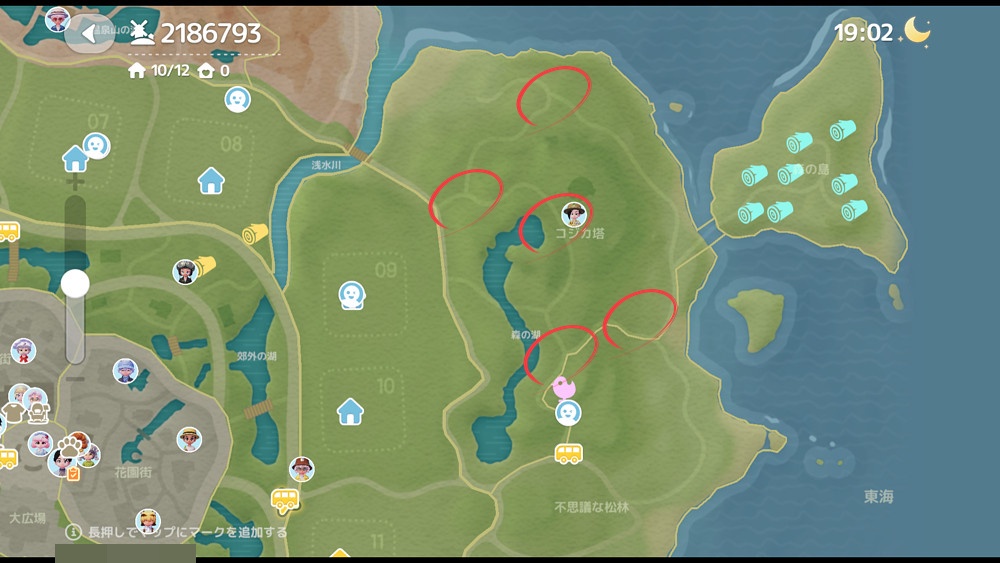This screenshot has width=1000, height=563.
Task: Select the ranger character marker at Kojika Tower
Action: (573, 214)
